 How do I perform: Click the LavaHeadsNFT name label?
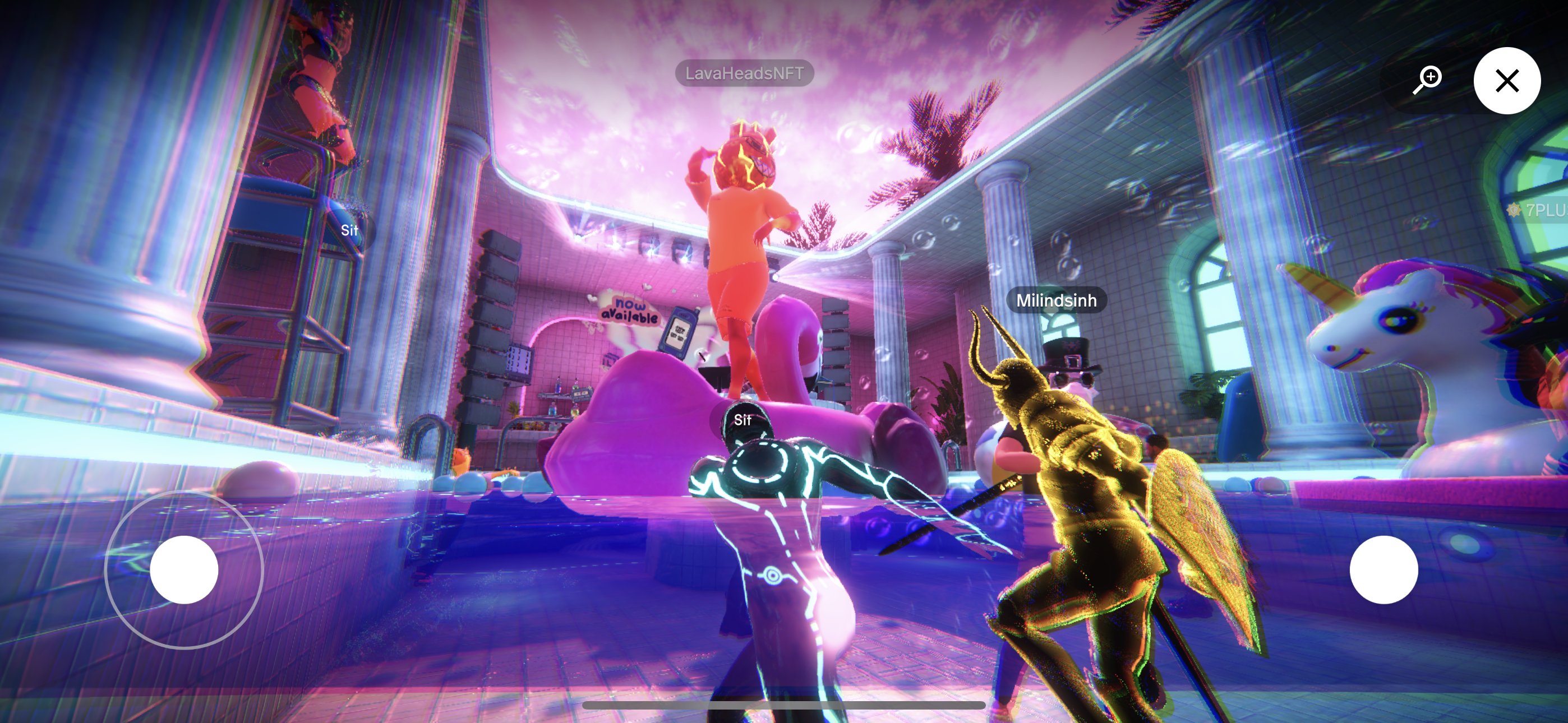744,73
